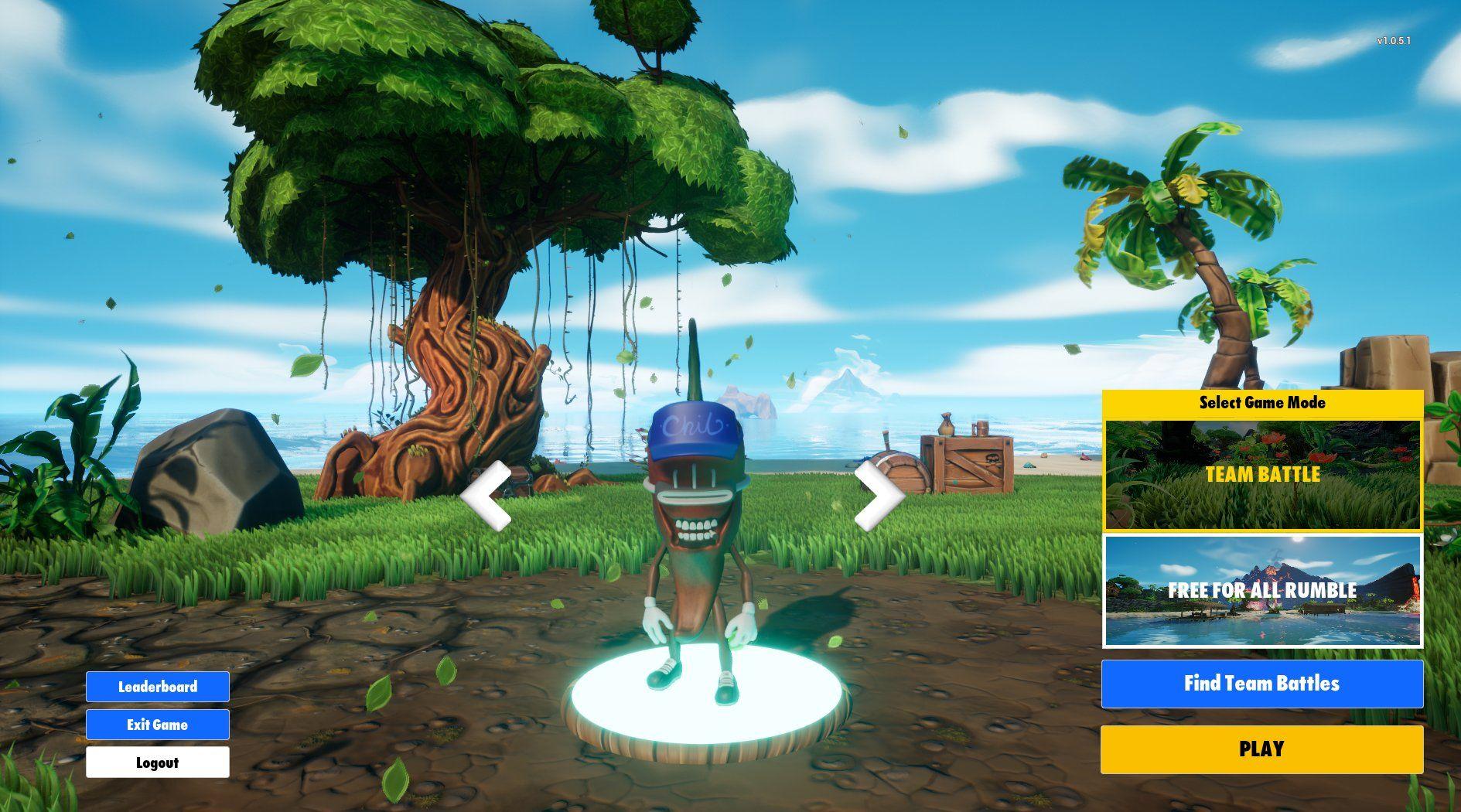Open the Leaderboard
This screenshot has width=1461, height=812.
pyautogui.click(x=157, y=687)
